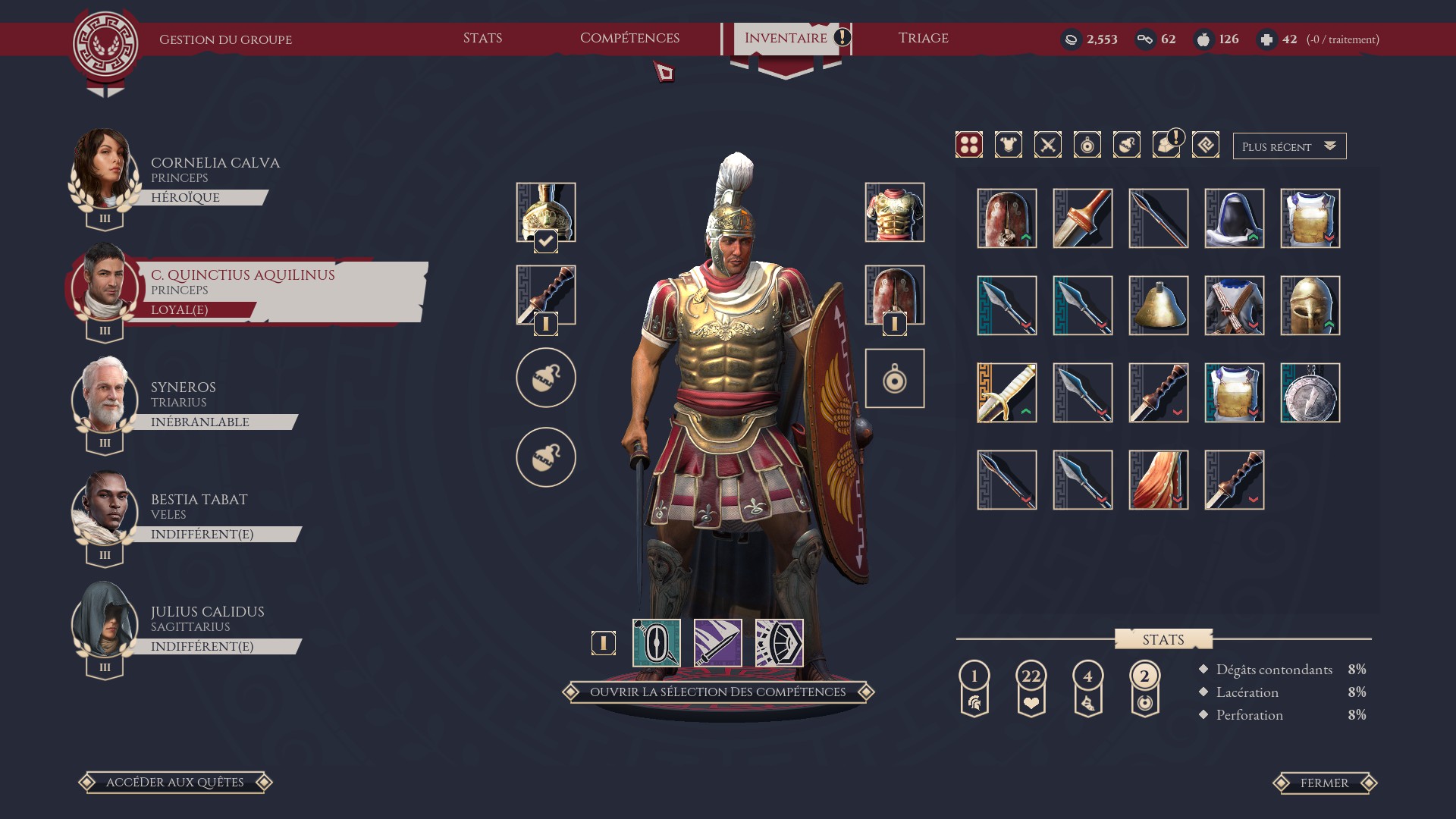Viewport: 1456px width, 819px height.
Task: Click Accéder aux Quêtes button
Action: (x=175, y=783)
